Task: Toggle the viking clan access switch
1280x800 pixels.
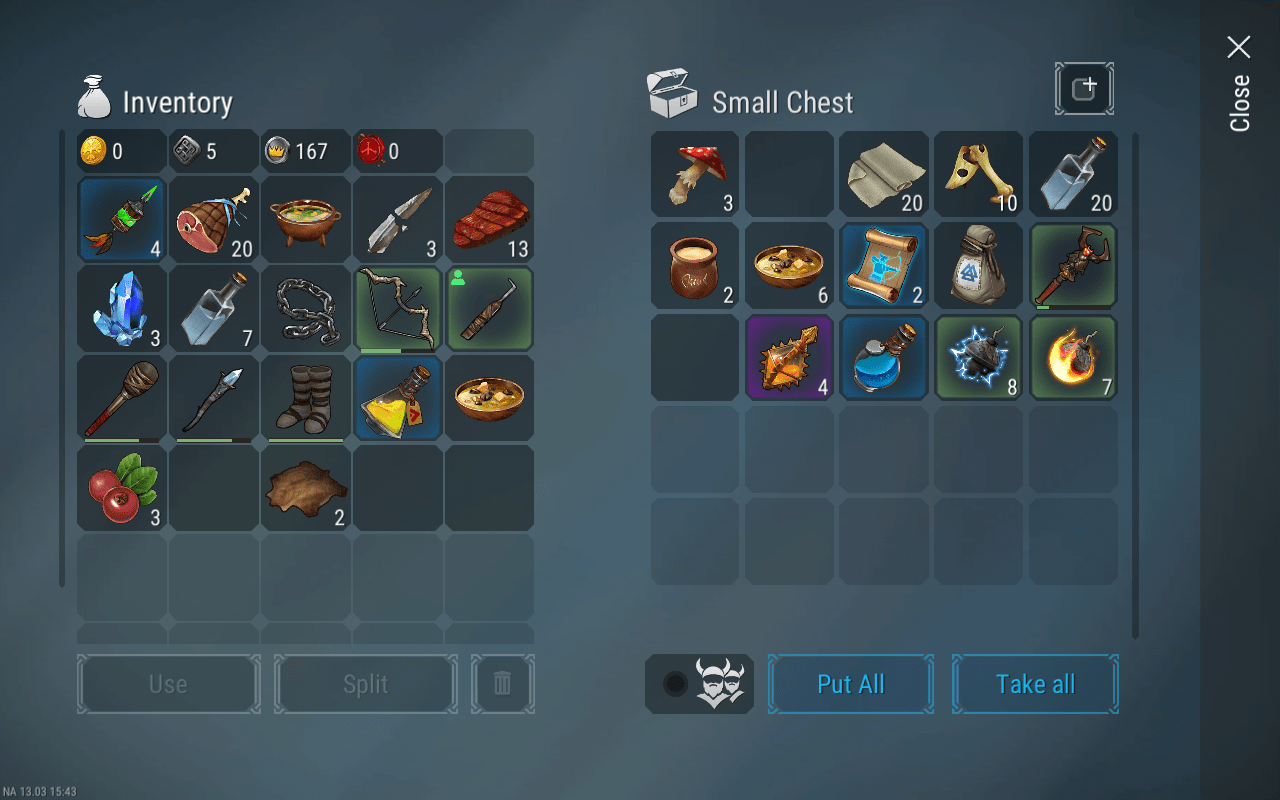Action: pyautogui.click(x=699, y=684)
